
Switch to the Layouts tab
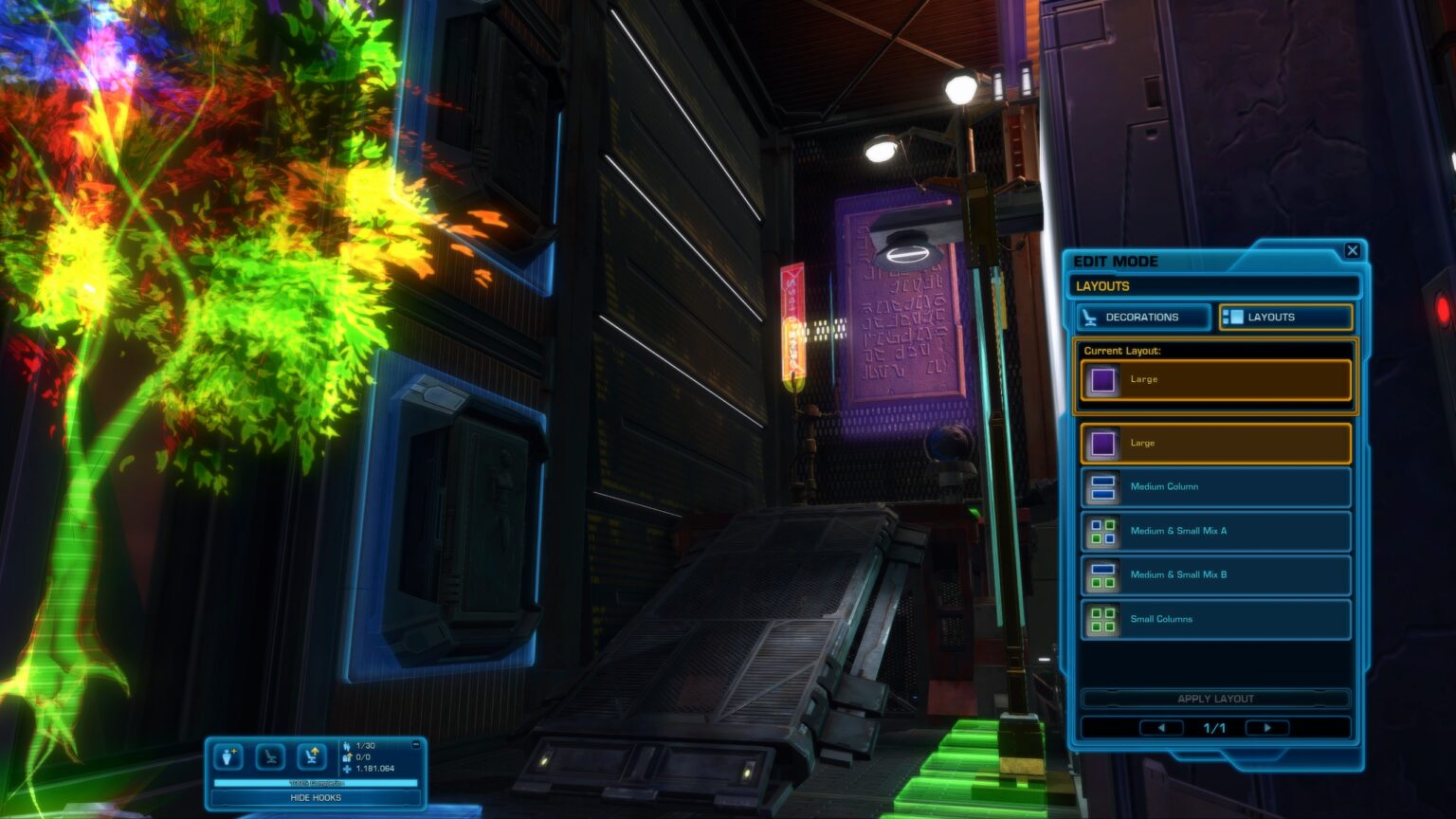(1285, 317)
